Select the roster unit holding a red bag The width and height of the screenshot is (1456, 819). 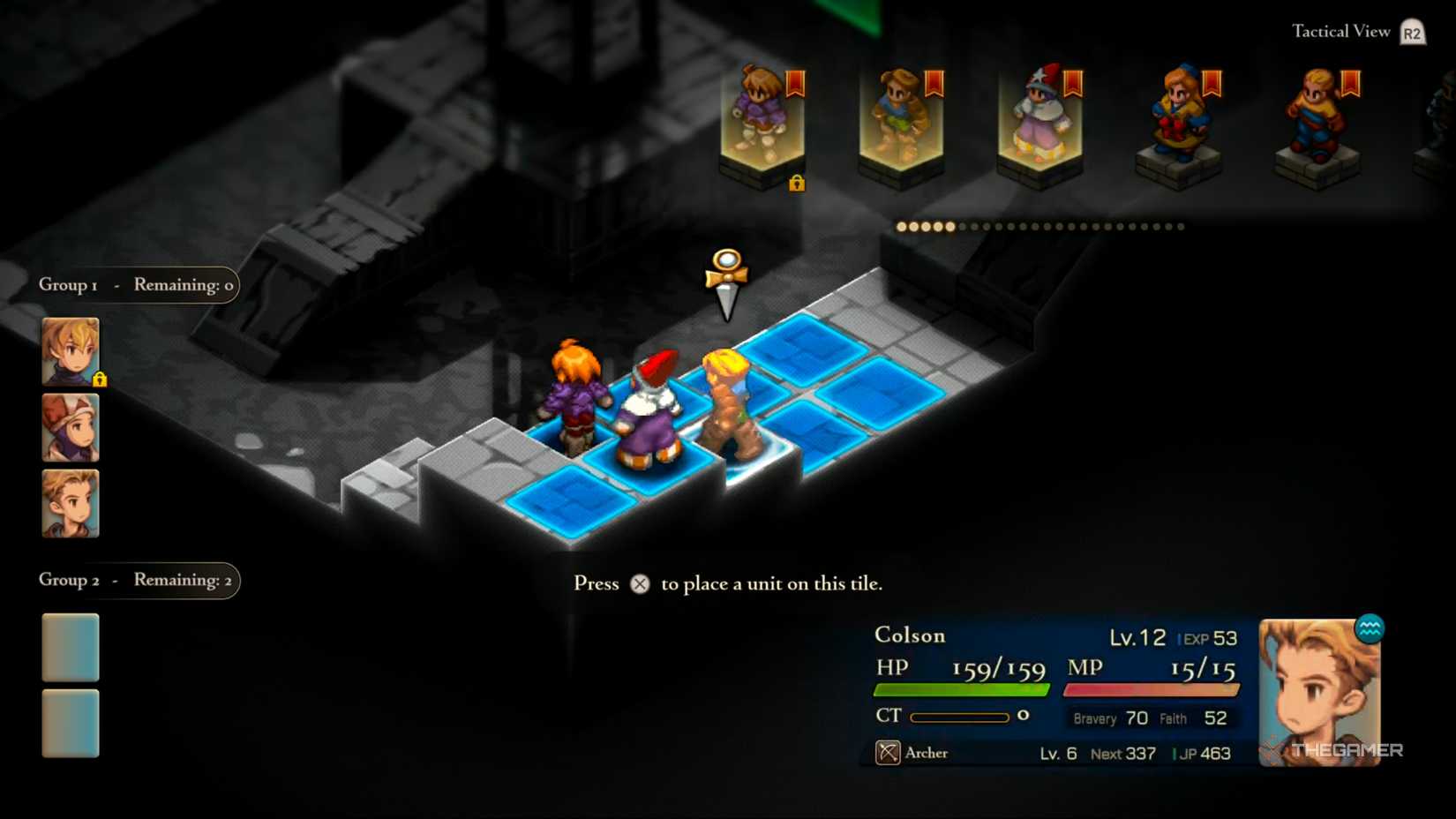tap(1179, 119)
